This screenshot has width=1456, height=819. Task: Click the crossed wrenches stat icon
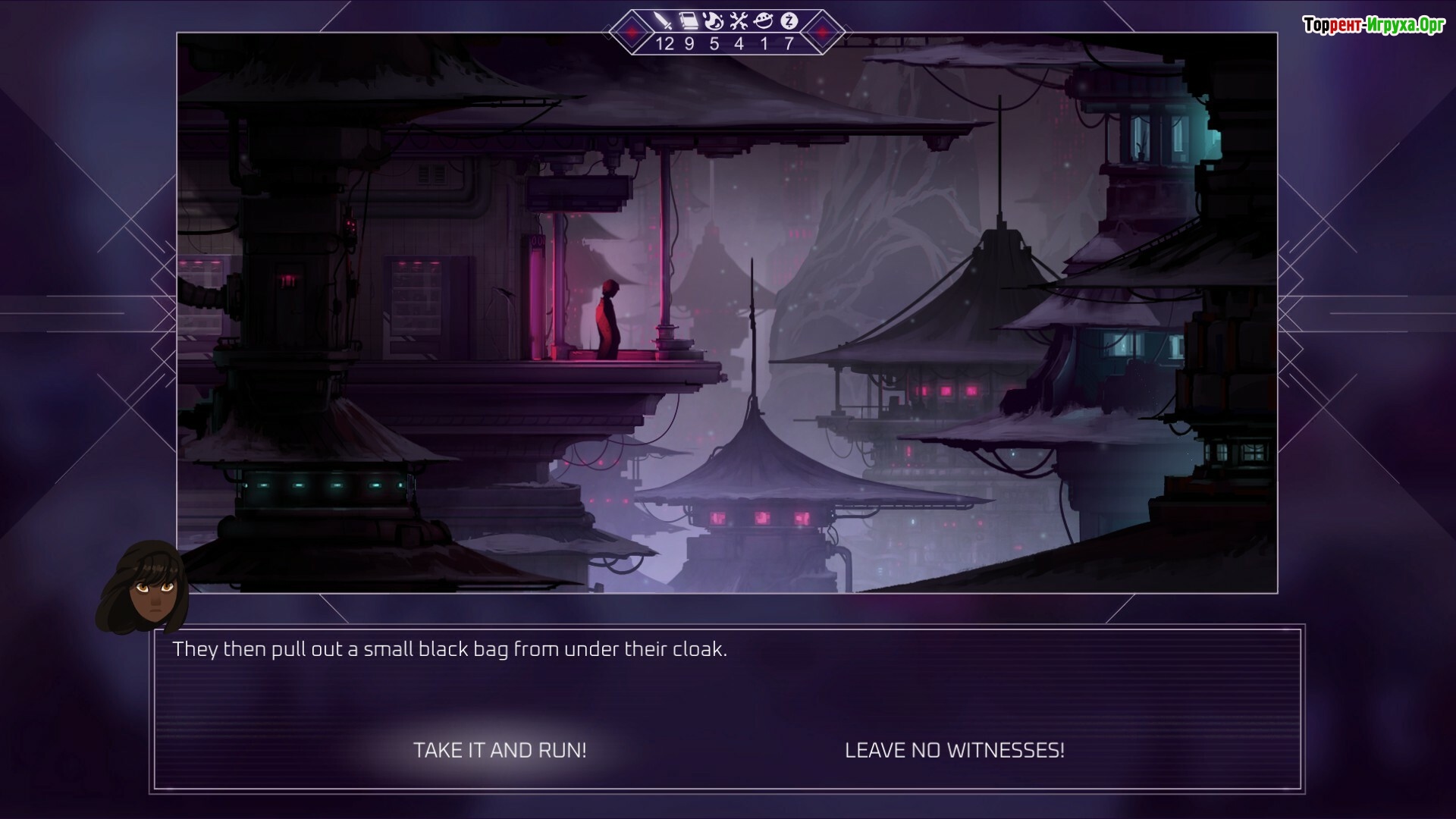point(739,21)
